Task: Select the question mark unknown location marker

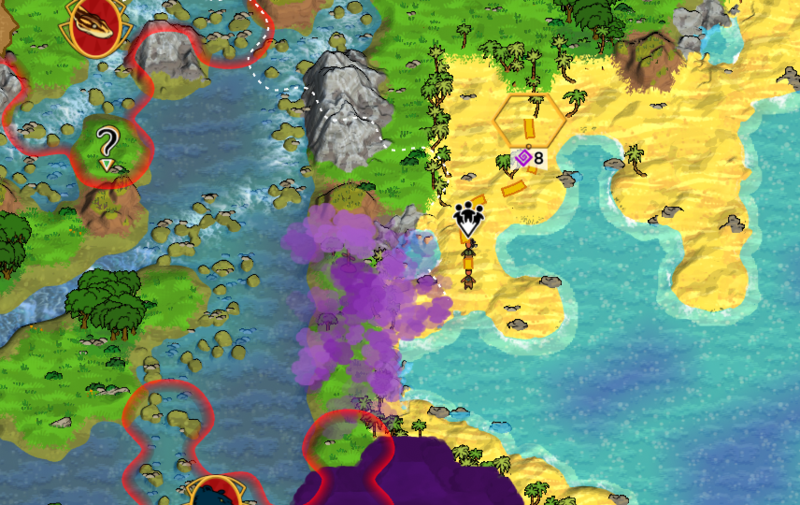Action: pos(107,145)
